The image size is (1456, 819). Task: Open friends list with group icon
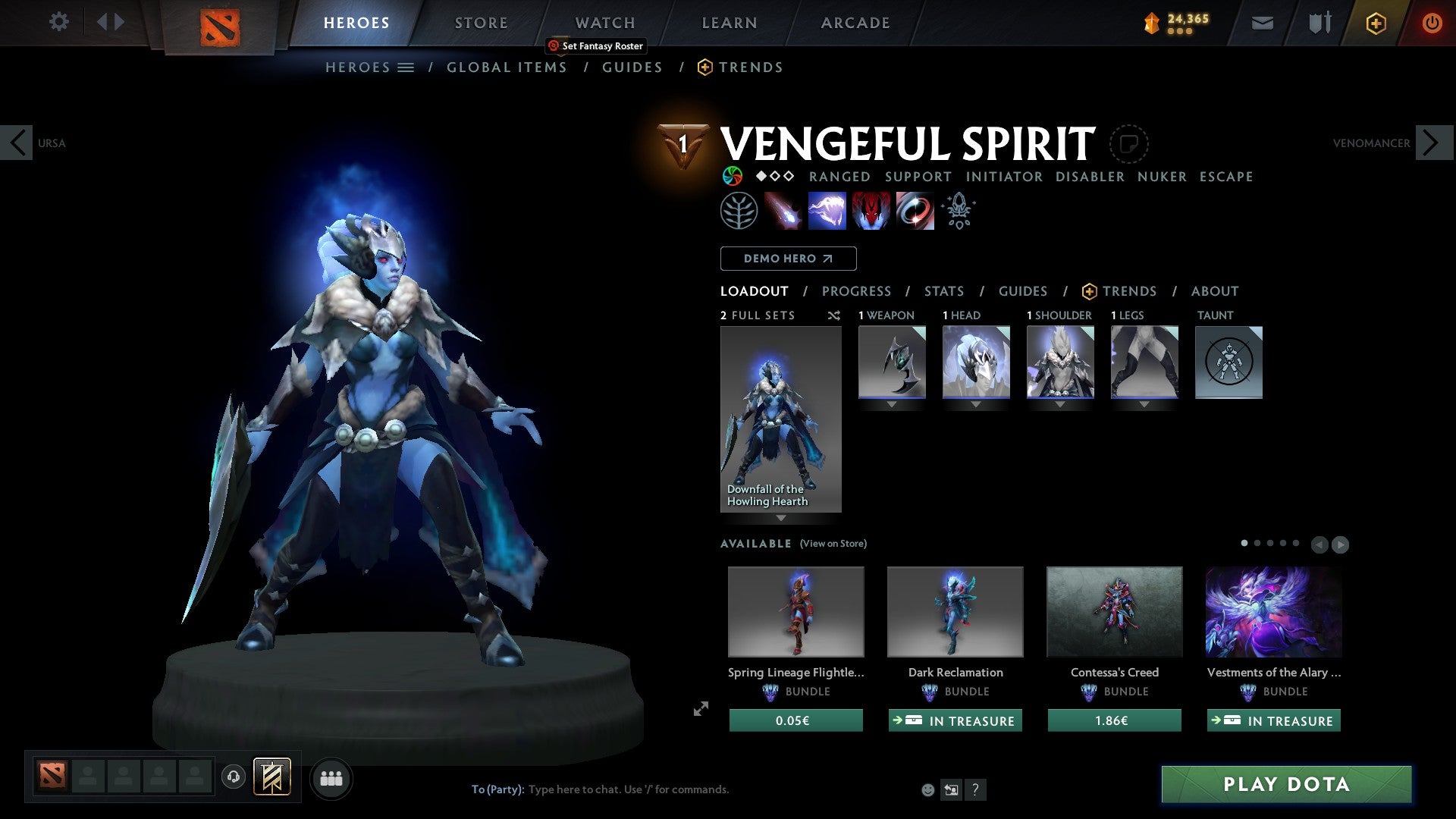click(331, 777)
